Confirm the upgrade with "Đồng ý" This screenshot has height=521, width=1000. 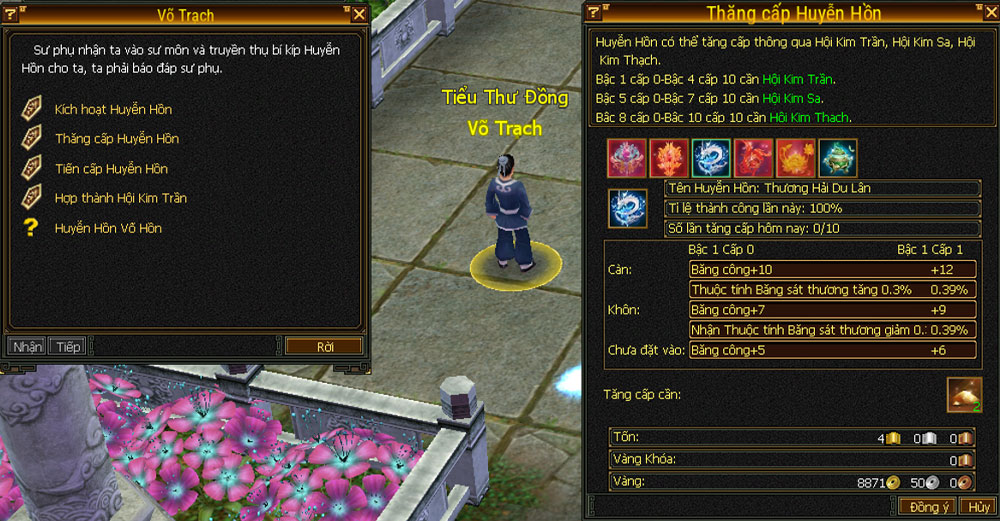pyautogui.click(x=928, y=507)
